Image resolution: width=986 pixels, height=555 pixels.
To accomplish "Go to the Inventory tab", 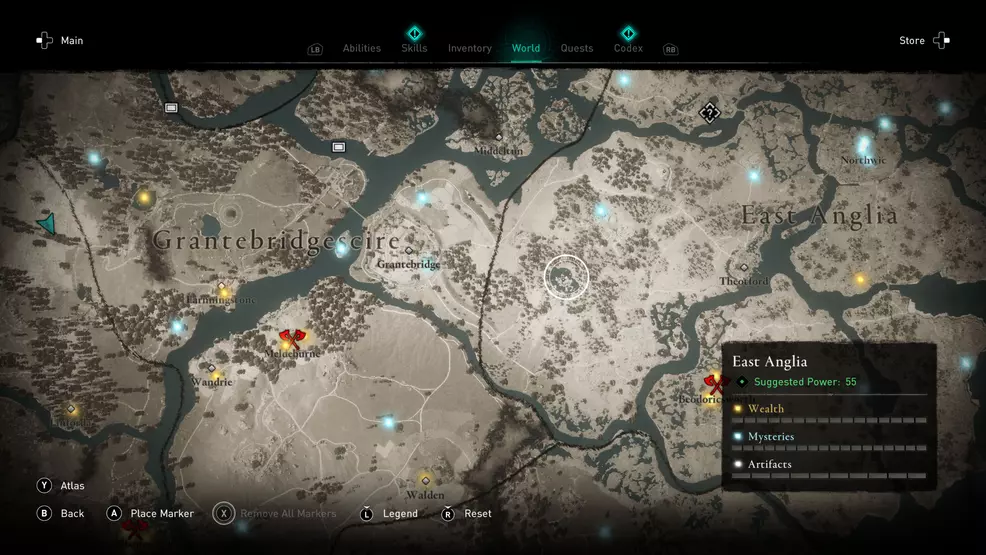I will tap(469, 48).
